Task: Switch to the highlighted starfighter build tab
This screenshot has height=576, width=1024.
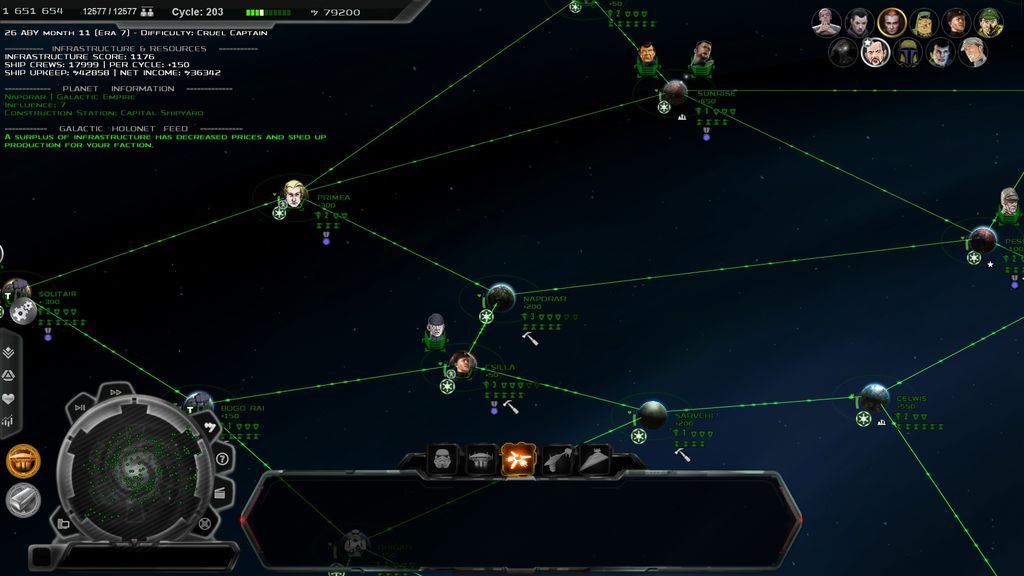Action: coord(519,459)
